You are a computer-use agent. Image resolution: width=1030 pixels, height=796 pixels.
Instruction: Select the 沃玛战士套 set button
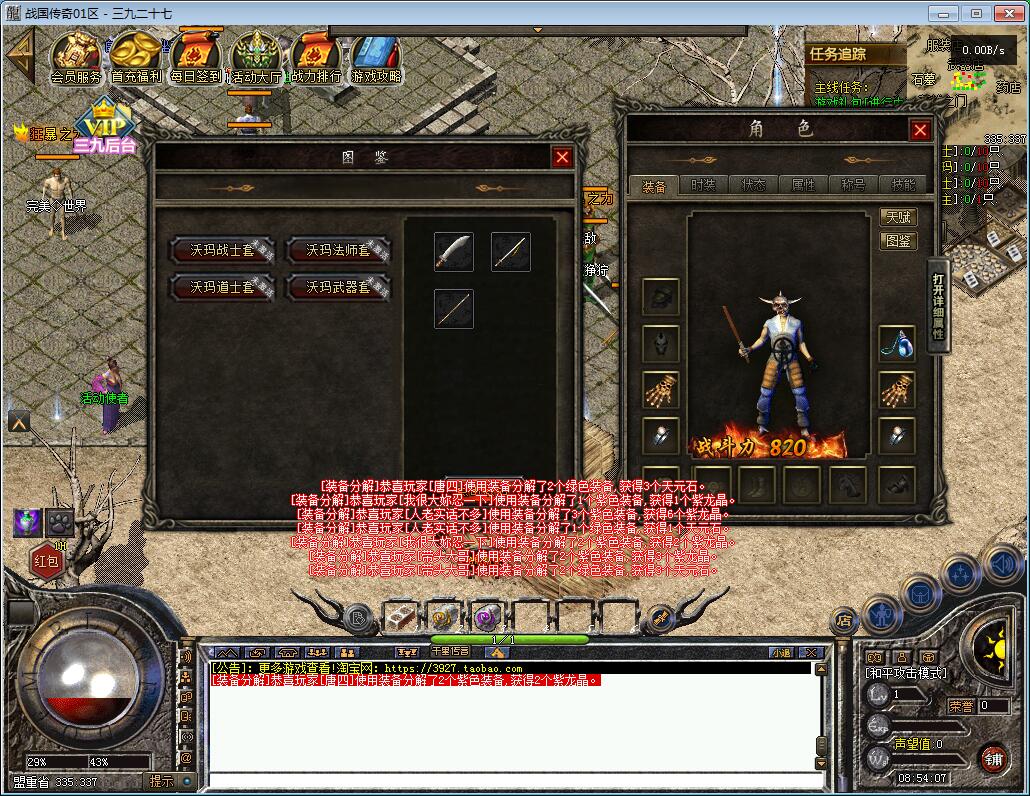click(224, 250)
